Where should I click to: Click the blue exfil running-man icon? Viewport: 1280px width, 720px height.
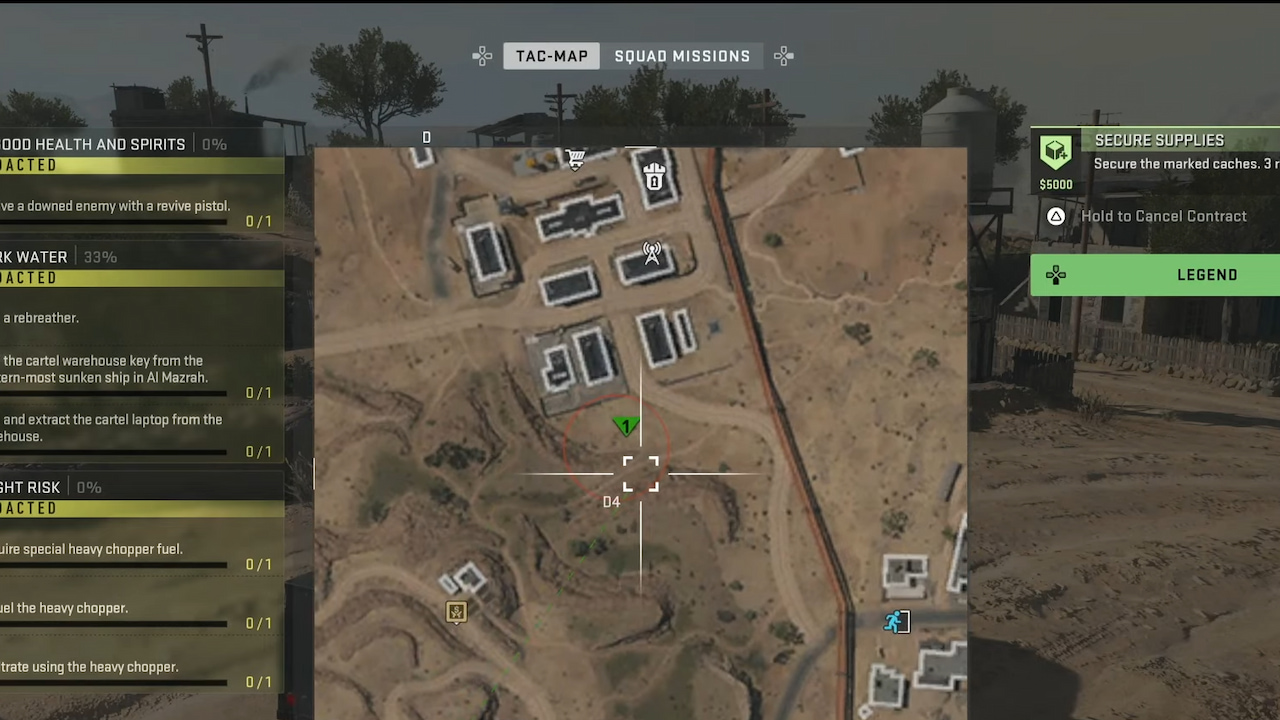[x=895, y=622]
